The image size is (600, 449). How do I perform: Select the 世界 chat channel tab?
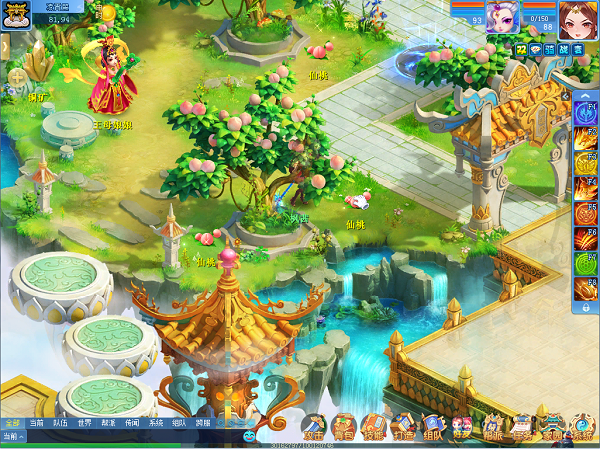coord(85,423)
